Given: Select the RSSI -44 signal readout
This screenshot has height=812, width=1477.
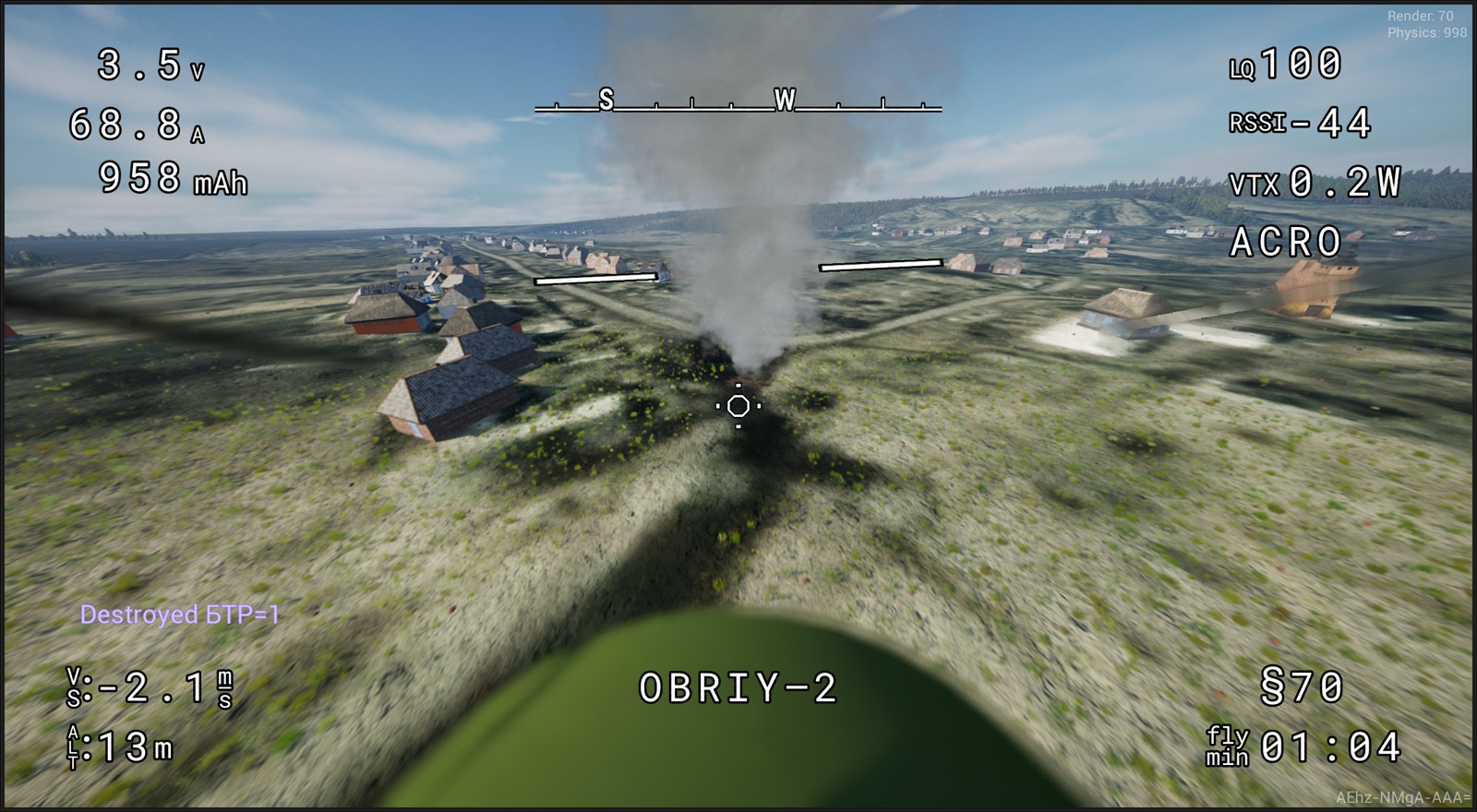Looking at the screenshot, I should [1297, 121].
